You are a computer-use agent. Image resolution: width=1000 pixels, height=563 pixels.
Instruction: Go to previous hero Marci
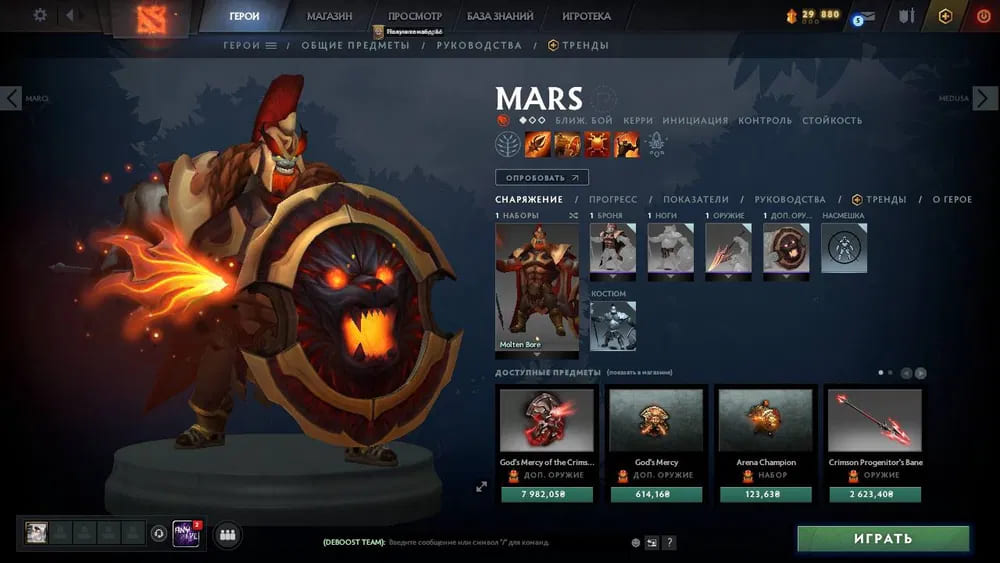tap(11, 98)
